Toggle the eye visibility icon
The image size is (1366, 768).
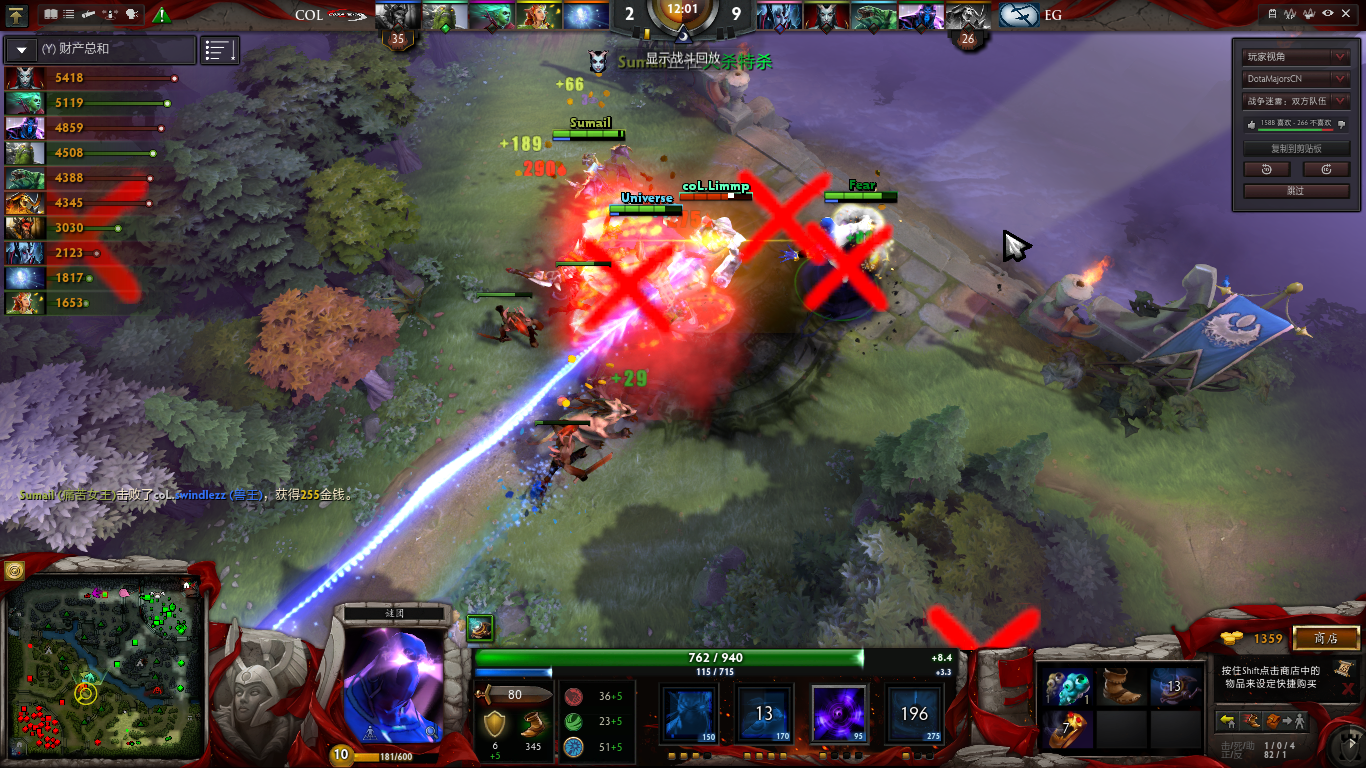1327,14
